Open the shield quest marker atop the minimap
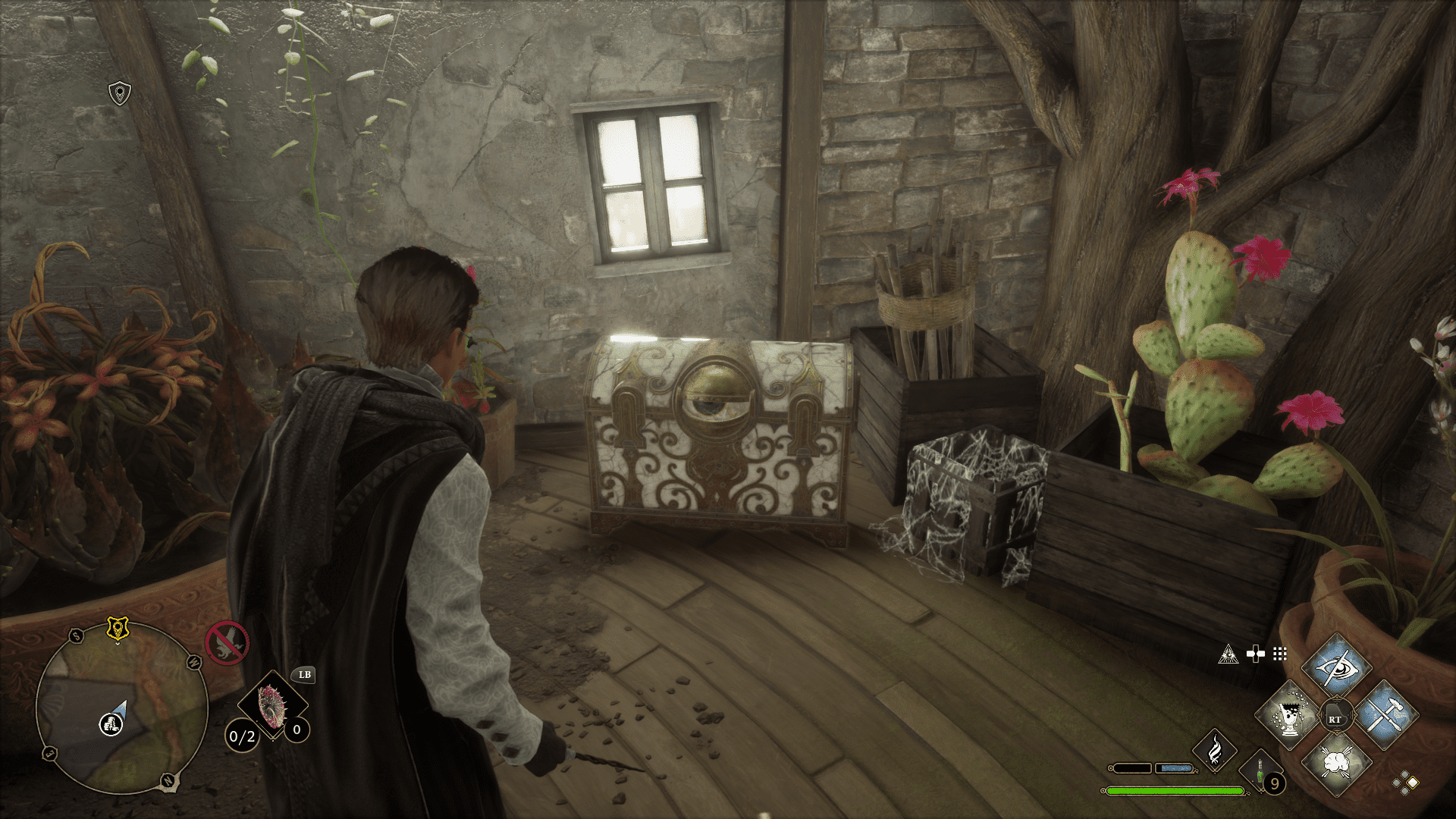Viewport: 1456px width, 819px height. point(118,628)
